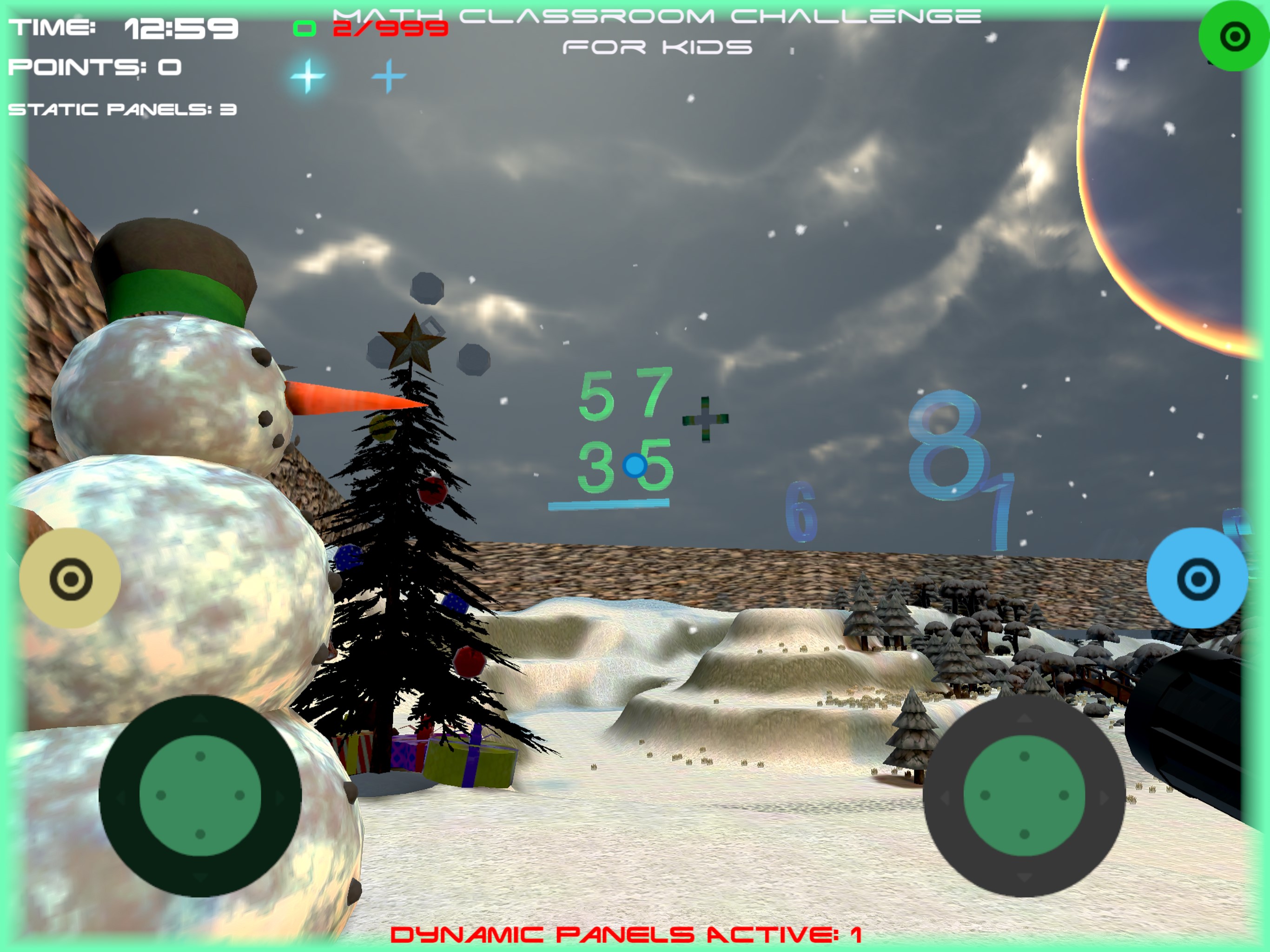1270x952 pixels.
Task: Click the left movement joystick's green pad
Action: [200, 795]
